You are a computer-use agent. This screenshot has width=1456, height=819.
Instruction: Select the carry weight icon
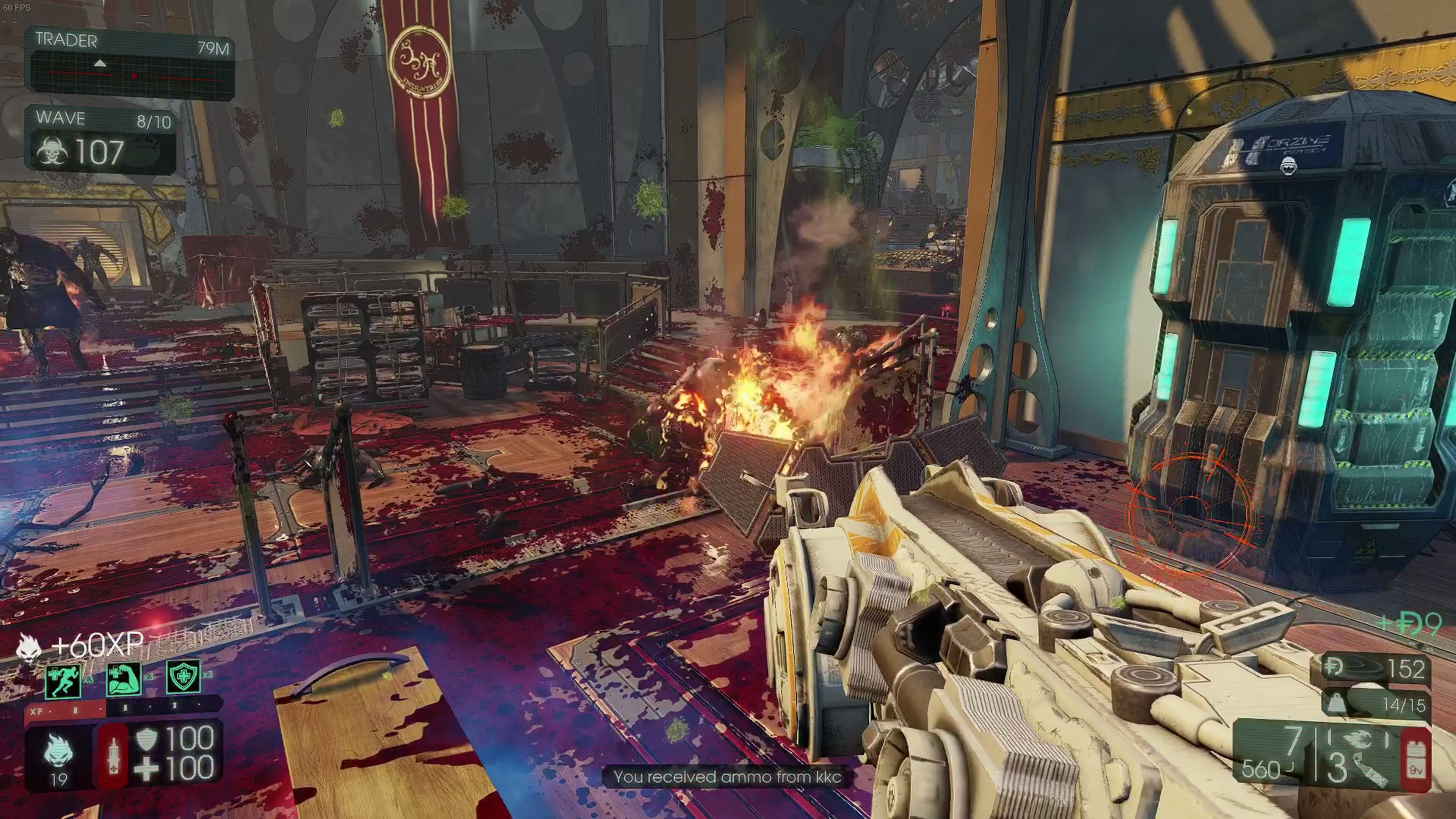(x=1337, y=704)
